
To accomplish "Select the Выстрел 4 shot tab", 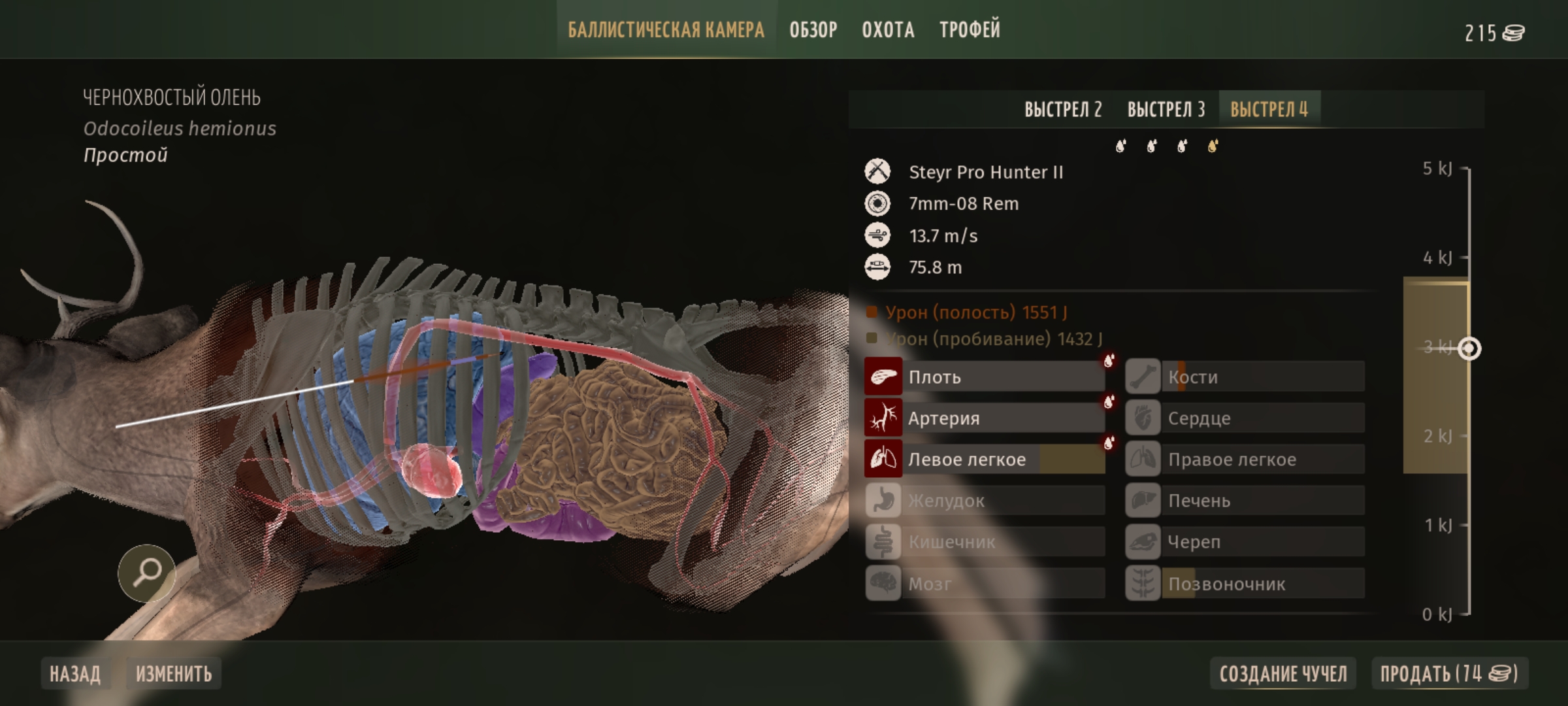I will pyautogui.click(x=1269, y=109).
